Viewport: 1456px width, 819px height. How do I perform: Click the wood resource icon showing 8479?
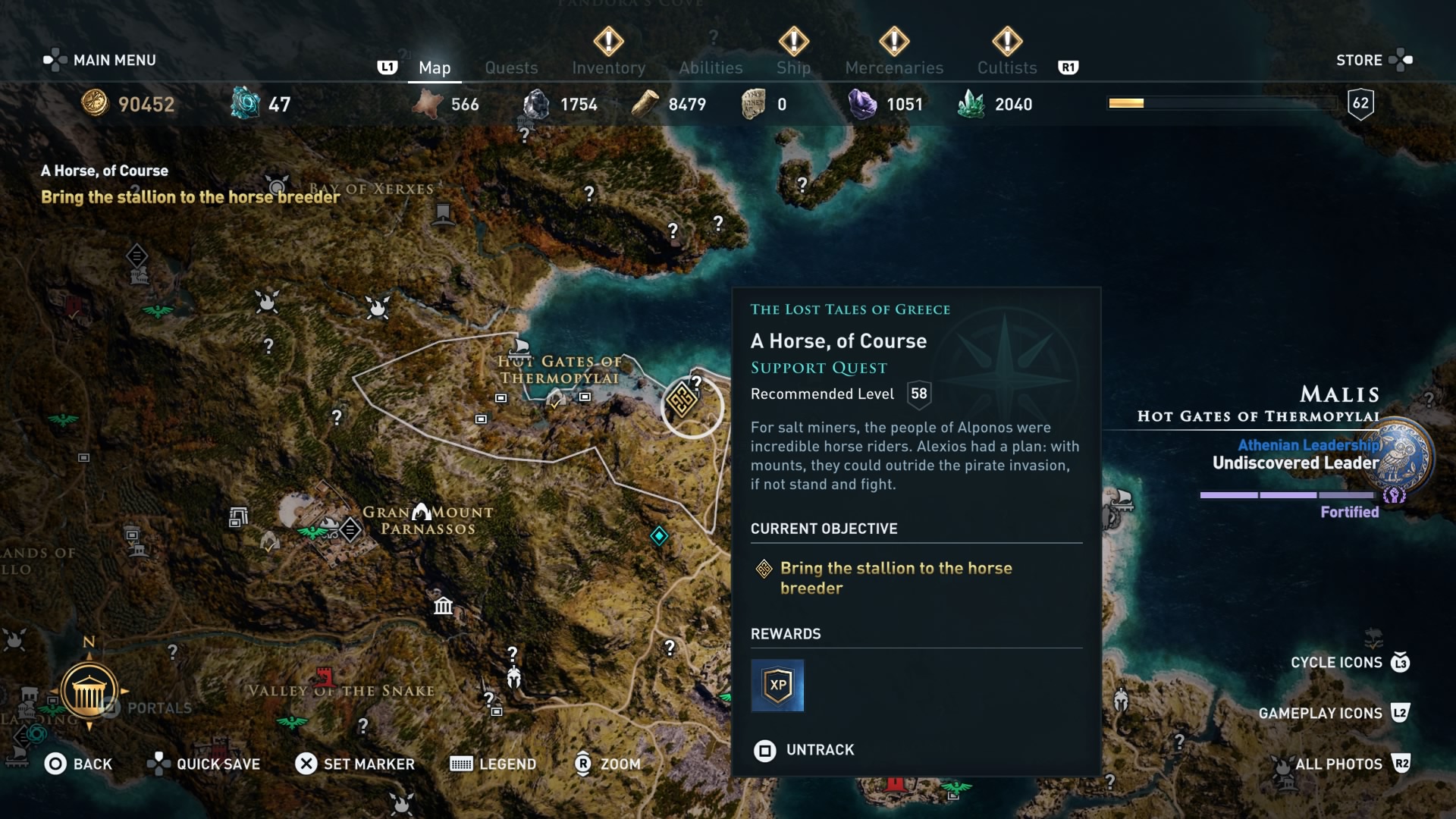click(x=645, y=103)
